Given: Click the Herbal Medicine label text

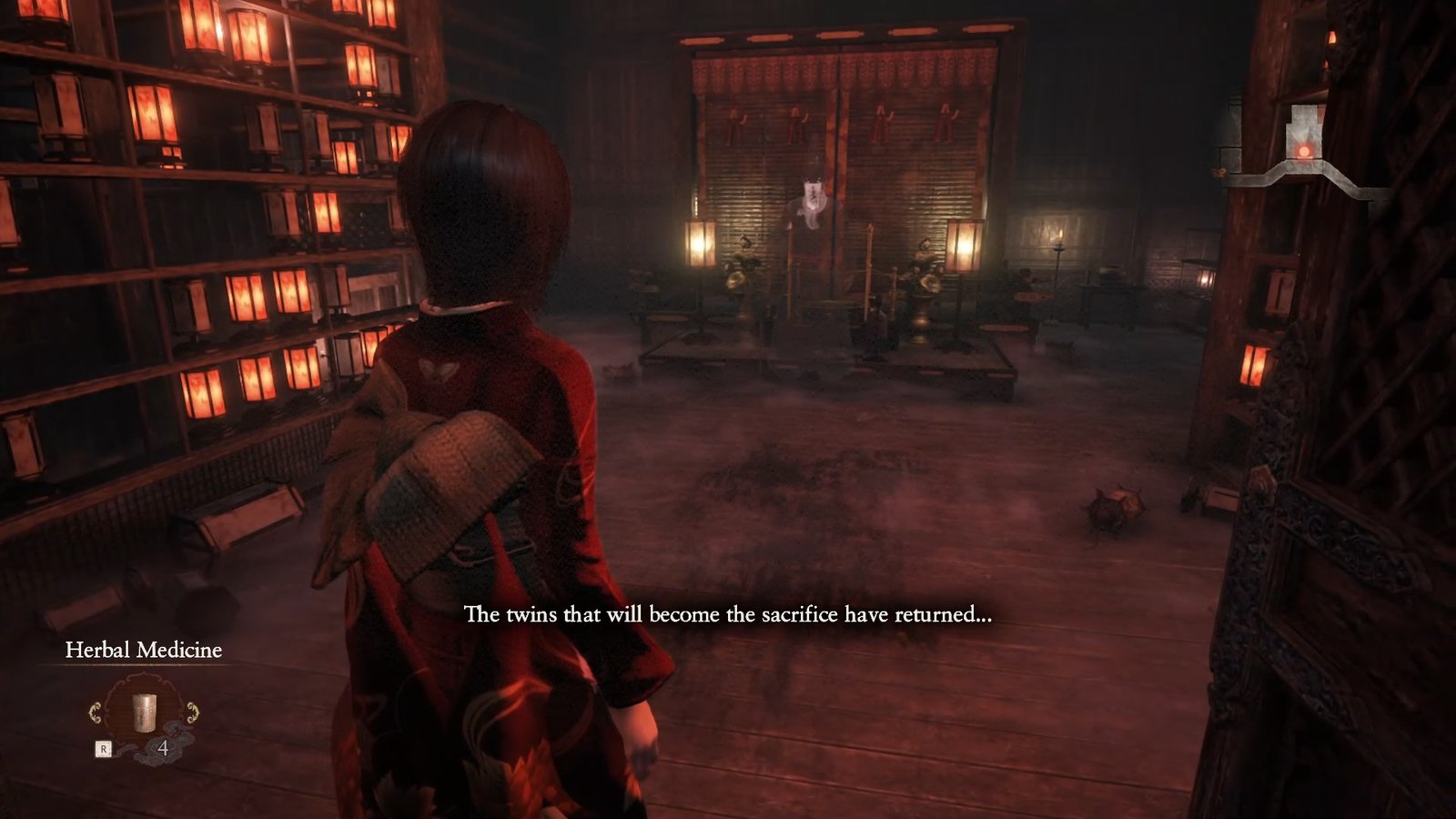Looking at the screenshot, I should (144, 652).
